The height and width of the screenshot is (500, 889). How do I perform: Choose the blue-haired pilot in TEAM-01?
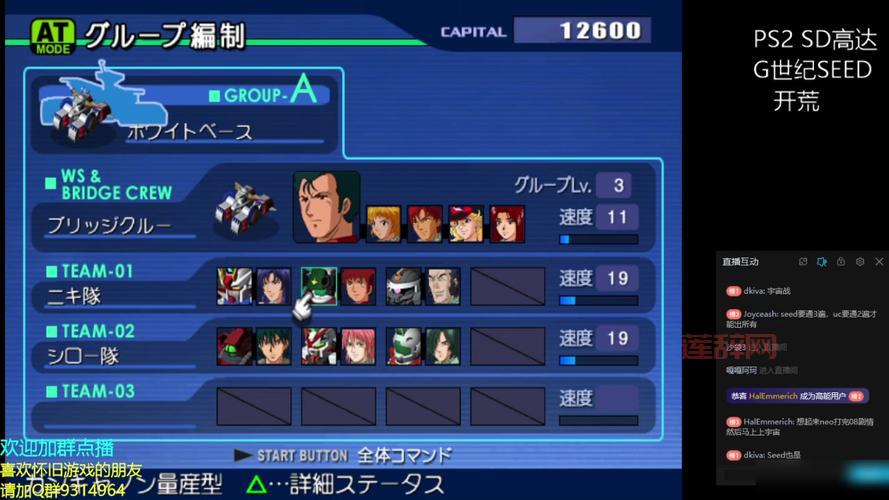273,286
